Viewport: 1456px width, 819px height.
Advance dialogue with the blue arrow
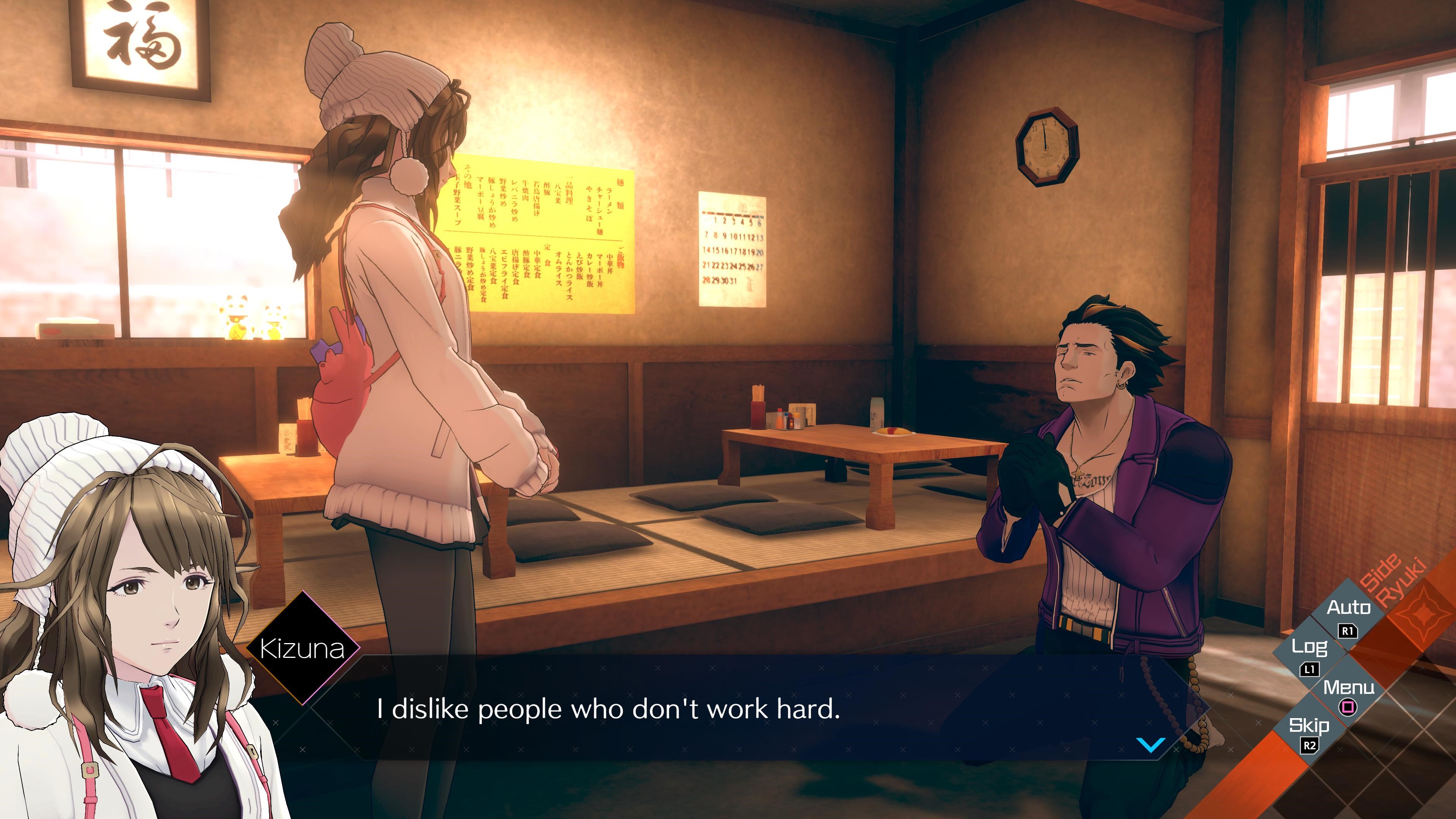coord(1150,744)
